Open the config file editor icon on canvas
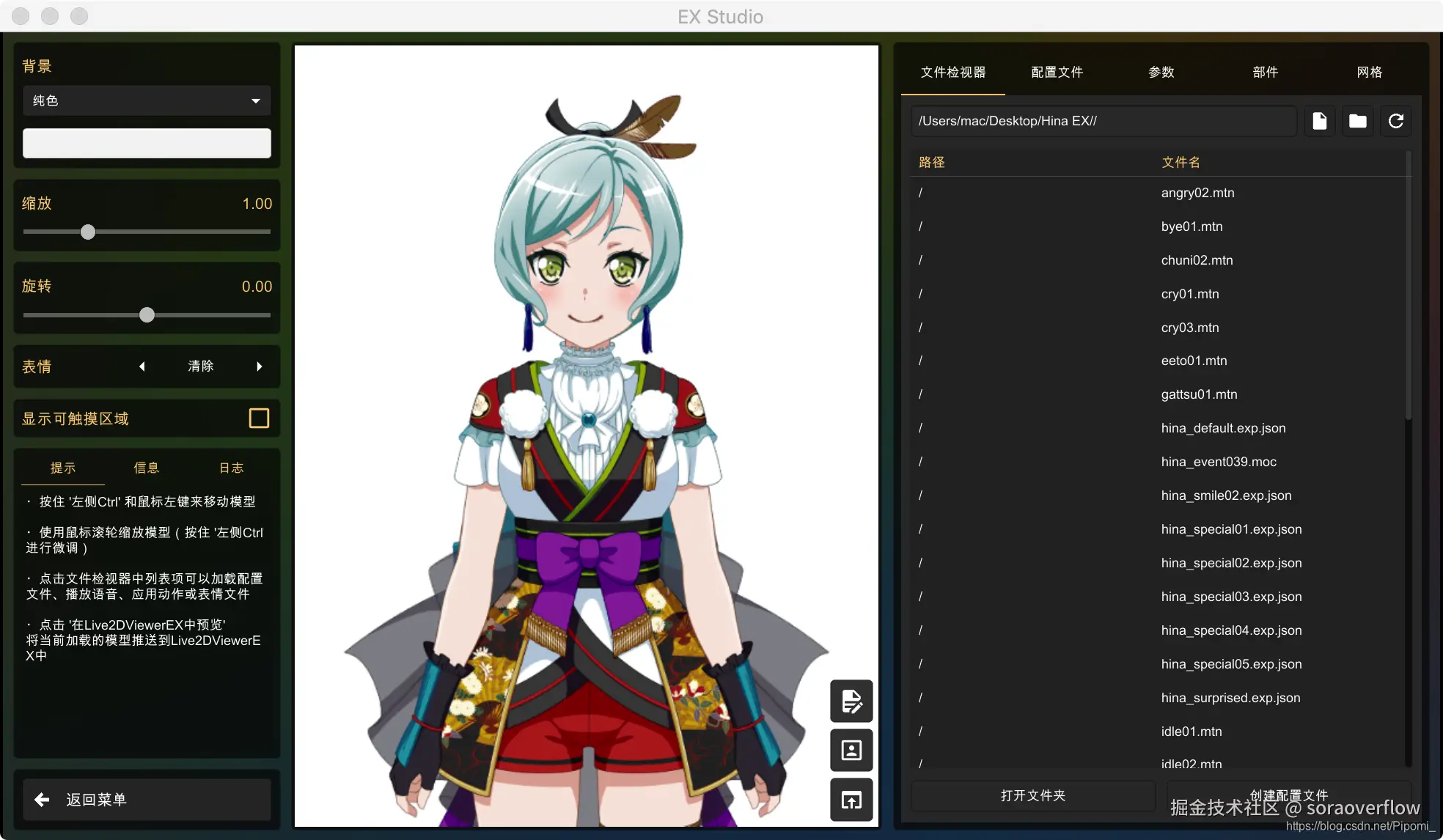Screen dimensions: 1443x840 (851, 701)
